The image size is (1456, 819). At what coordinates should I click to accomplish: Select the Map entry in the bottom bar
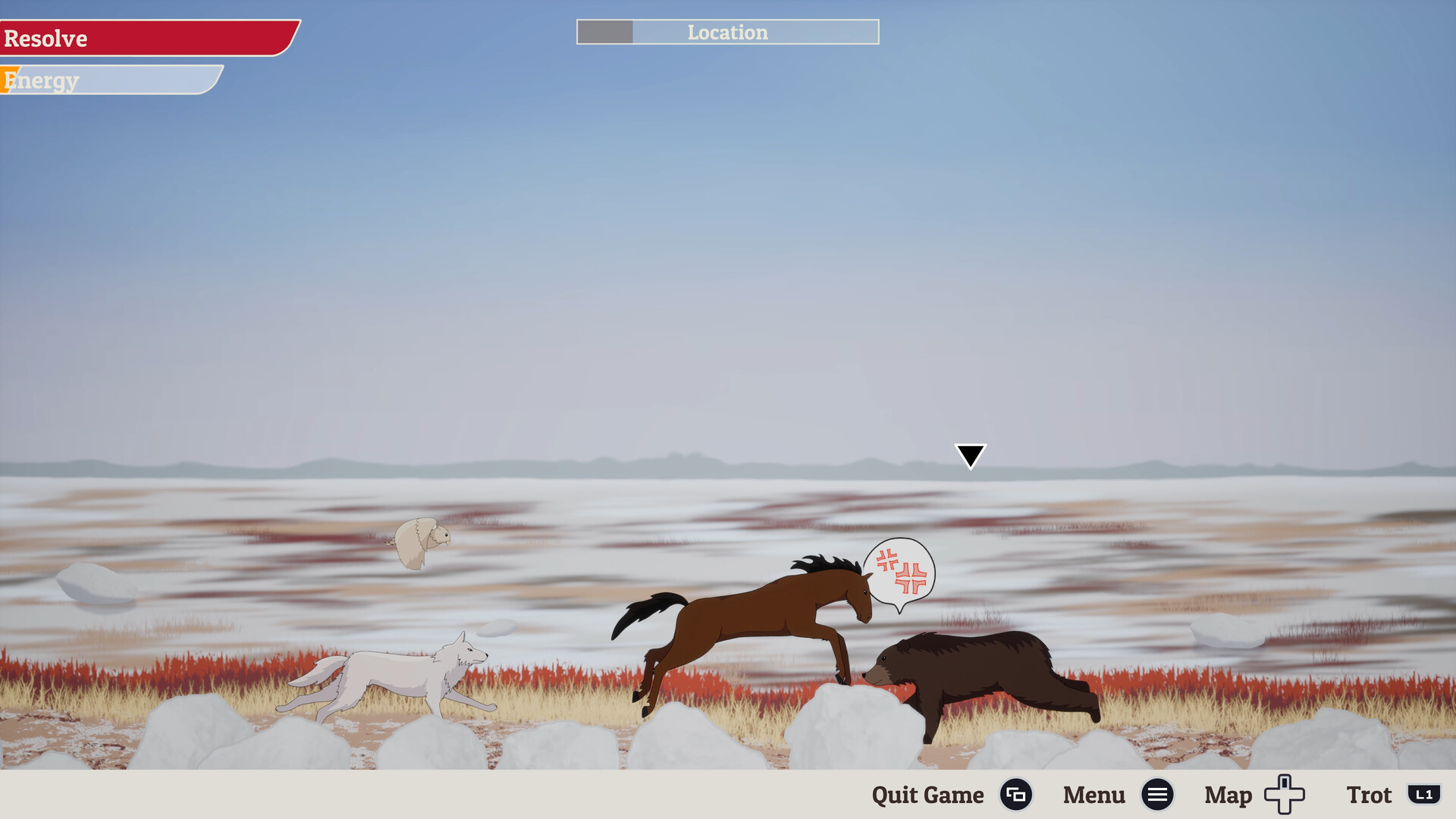(x=1227, y=795)
